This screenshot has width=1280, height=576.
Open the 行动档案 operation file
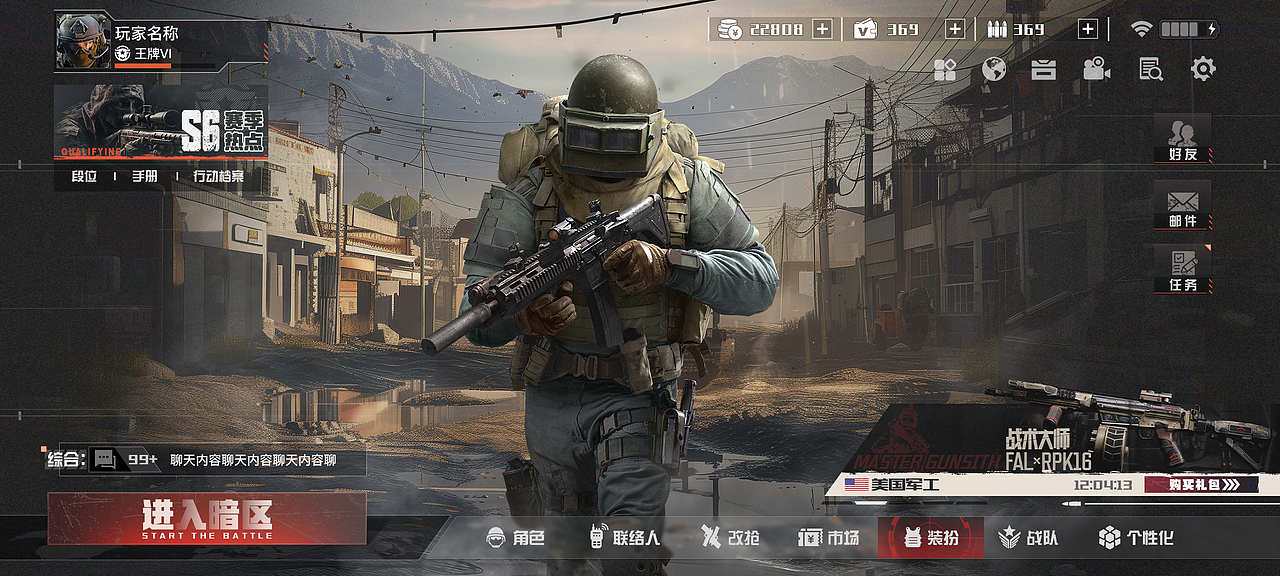coord(218,177)
